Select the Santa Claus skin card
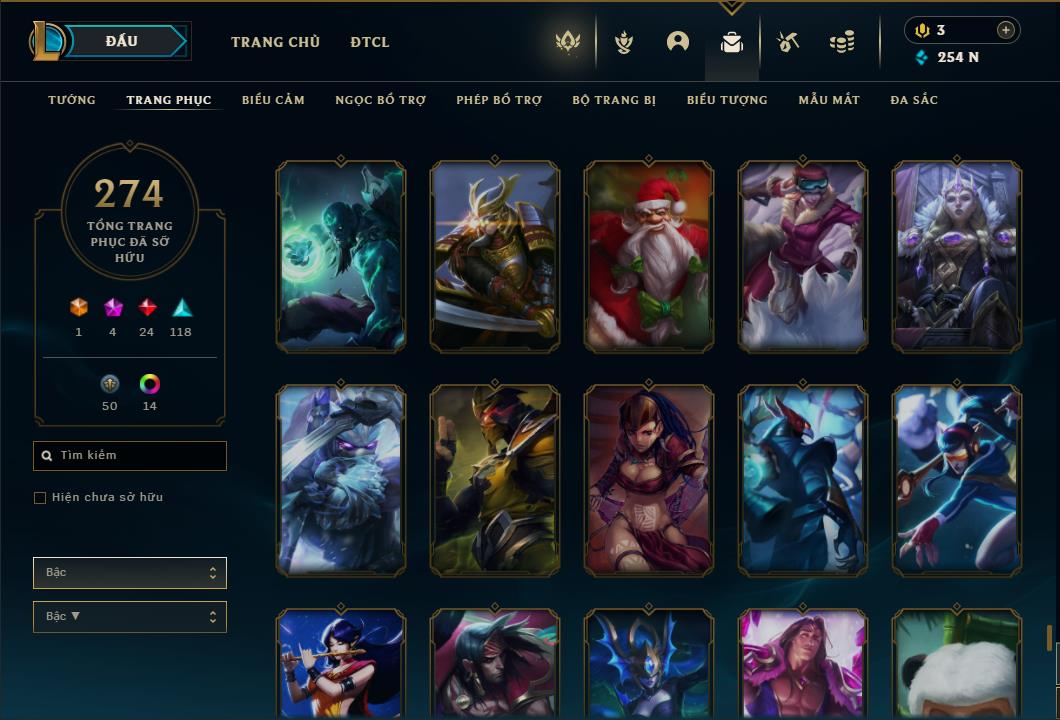 click(649, 257)
